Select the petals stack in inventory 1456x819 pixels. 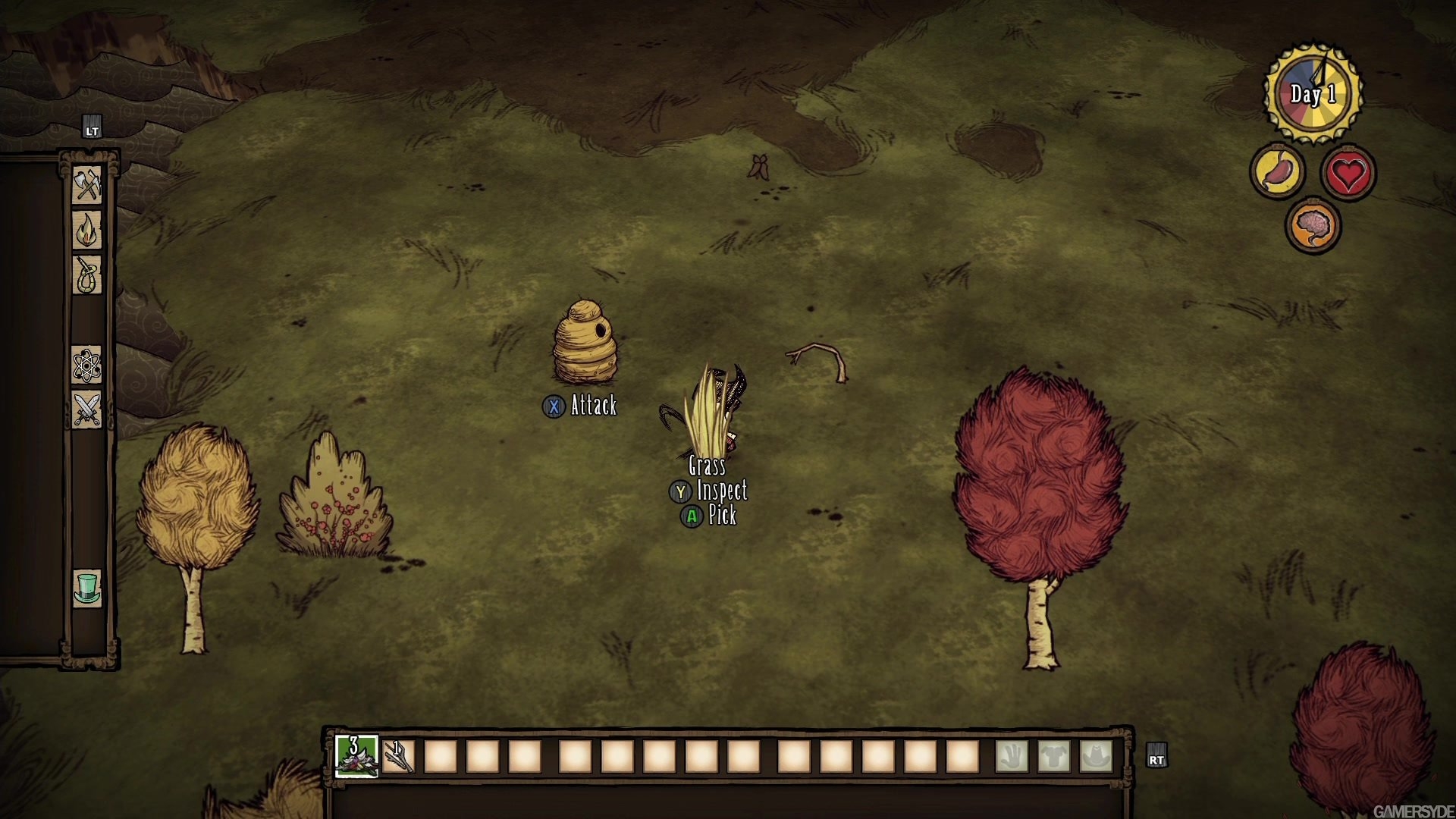(356, 755)
